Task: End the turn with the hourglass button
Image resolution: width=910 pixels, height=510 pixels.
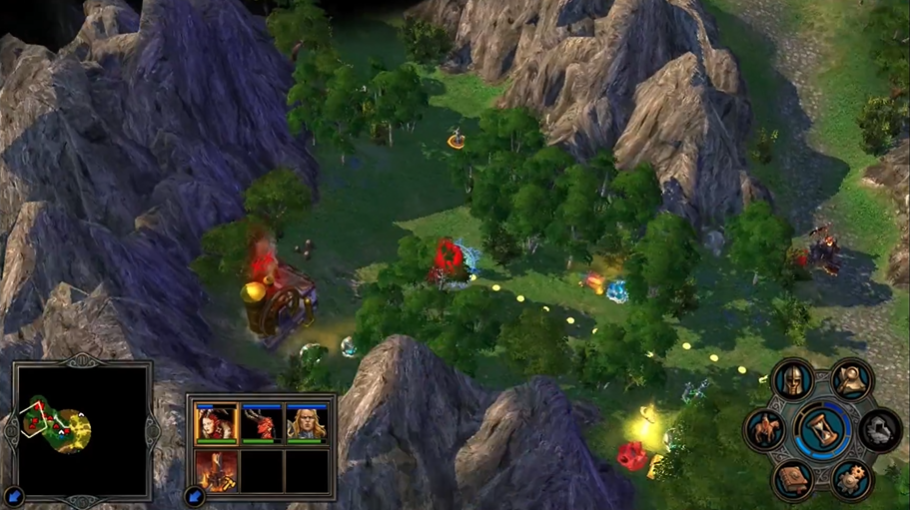Action: [x=823, y=430]
